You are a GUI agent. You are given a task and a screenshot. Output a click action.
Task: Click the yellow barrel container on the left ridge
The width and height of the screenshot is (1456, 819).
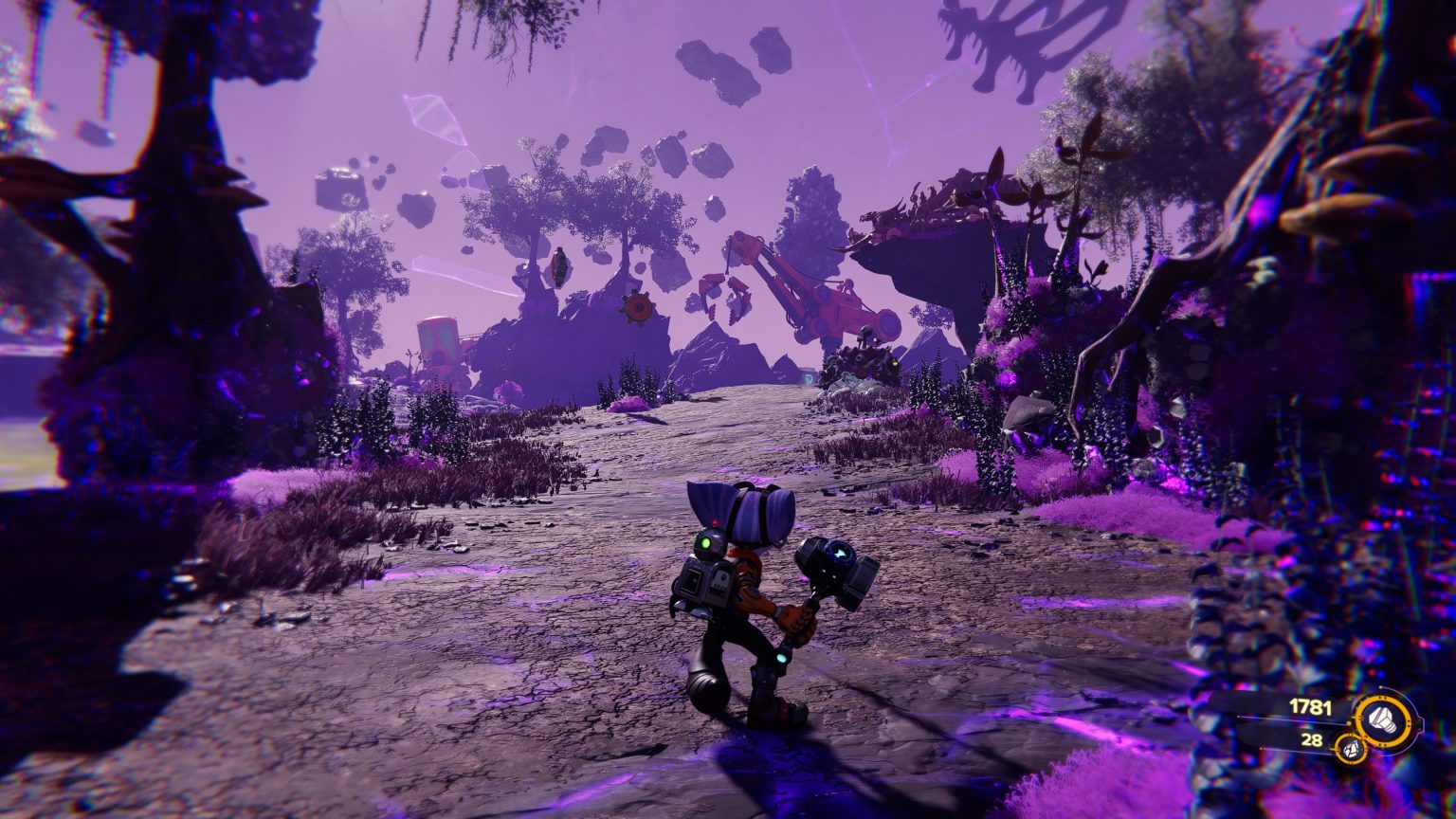[437, 339]
